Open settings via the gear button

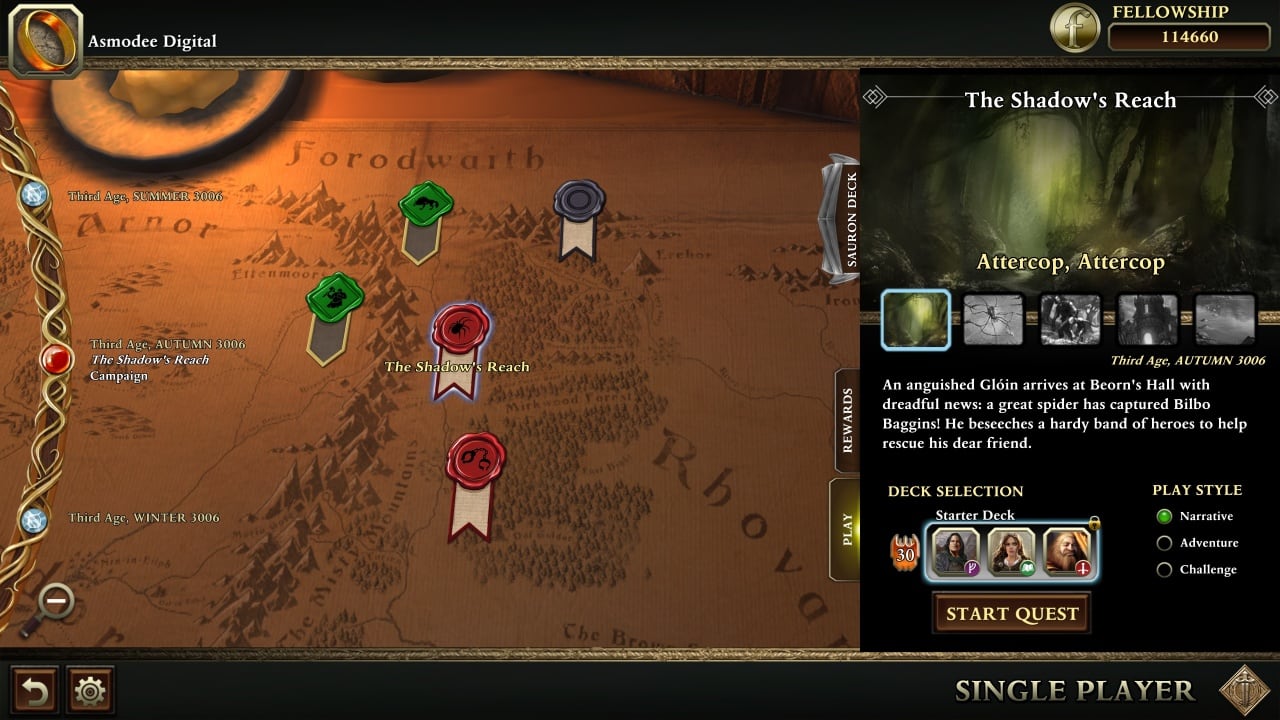90,690
